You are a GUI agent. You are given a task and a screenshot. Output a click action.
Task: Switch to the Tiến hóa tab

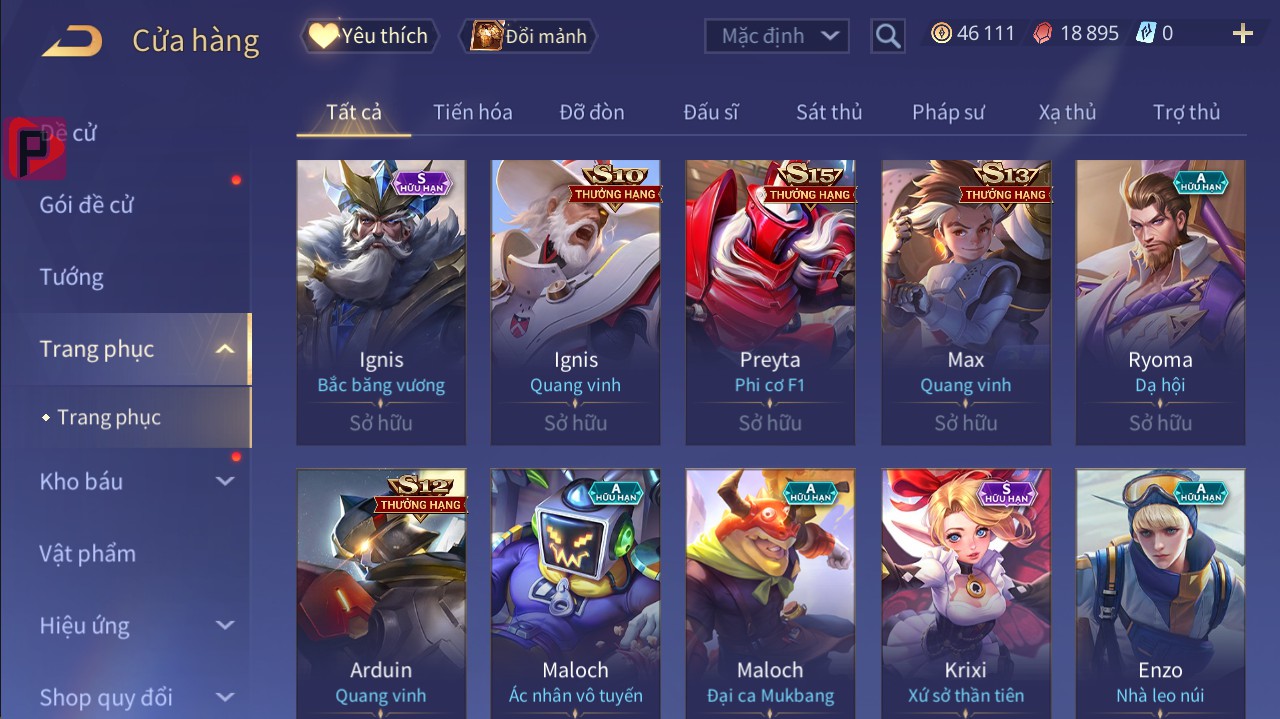click(472, 112)
